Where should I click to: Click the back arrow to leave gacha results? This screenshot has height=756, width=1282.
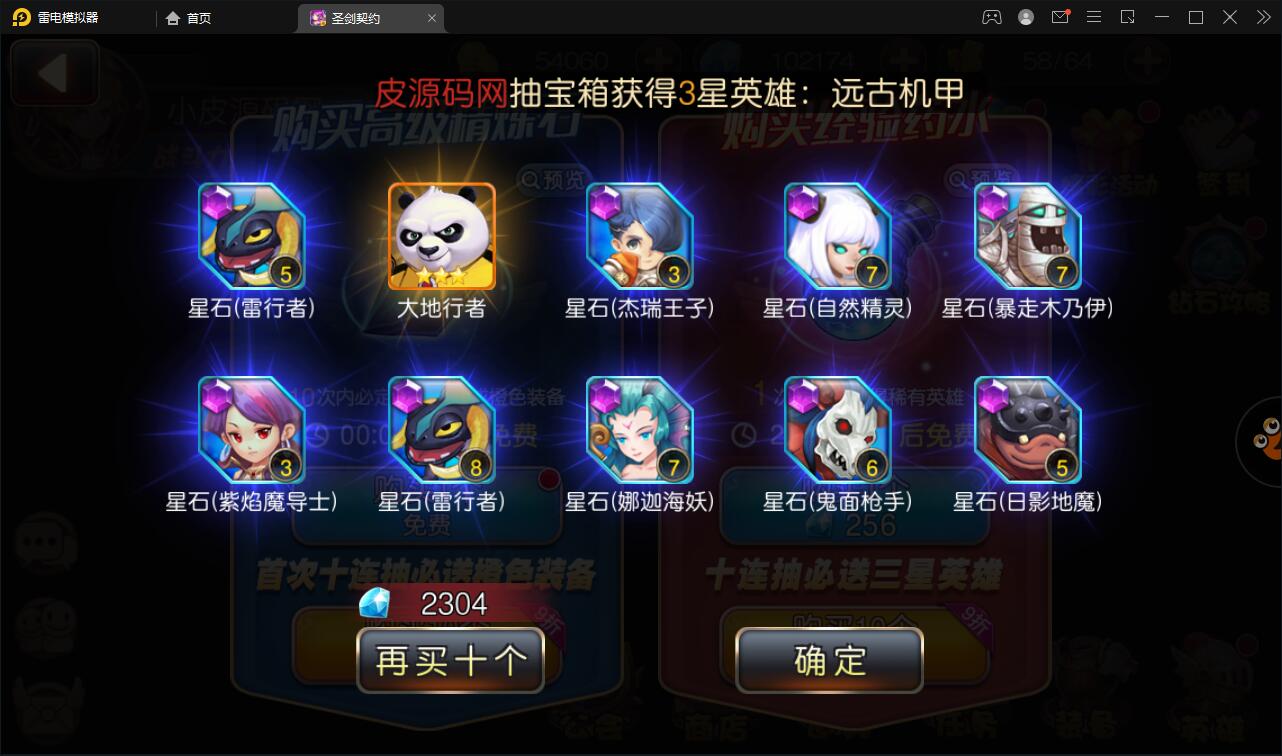[54, 74]
